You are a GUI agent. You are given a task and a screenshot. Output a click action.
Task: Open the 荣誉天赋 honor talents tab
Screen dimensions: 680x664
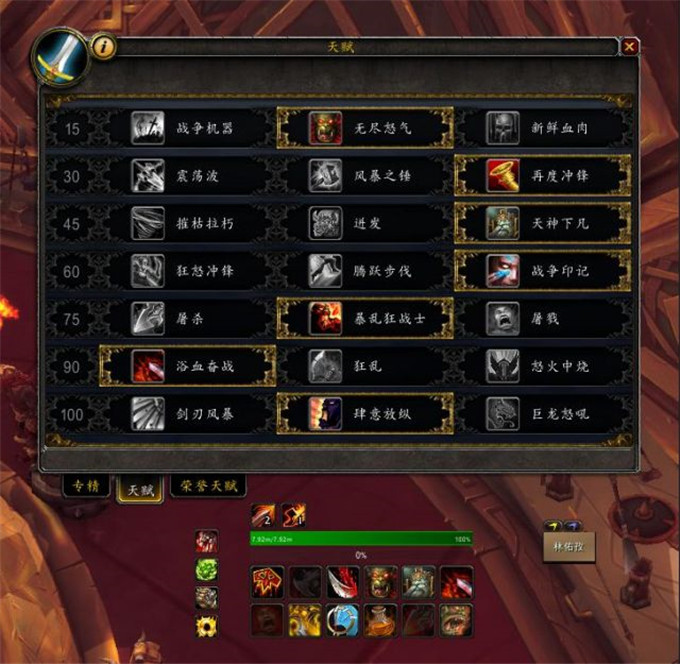coord(209,487)
